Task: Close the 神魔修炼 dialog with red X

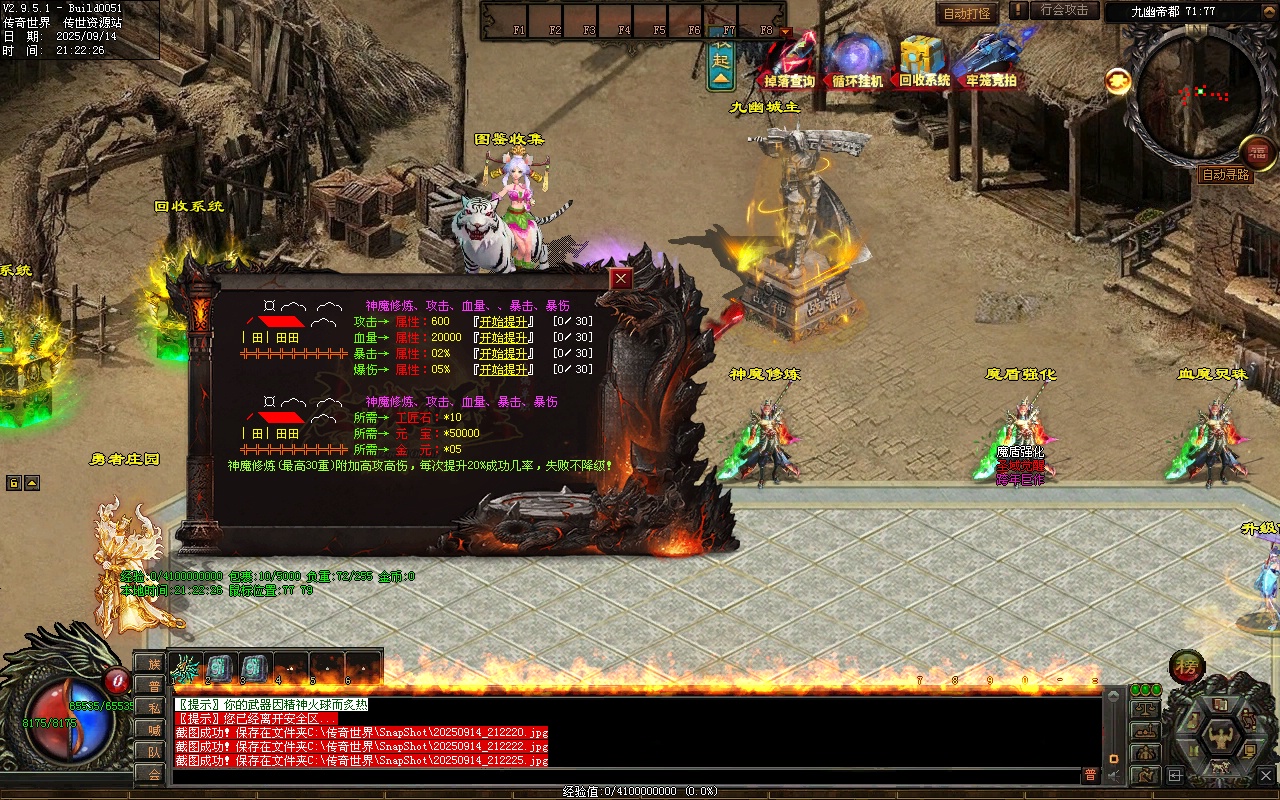Action: click(622, 279)
